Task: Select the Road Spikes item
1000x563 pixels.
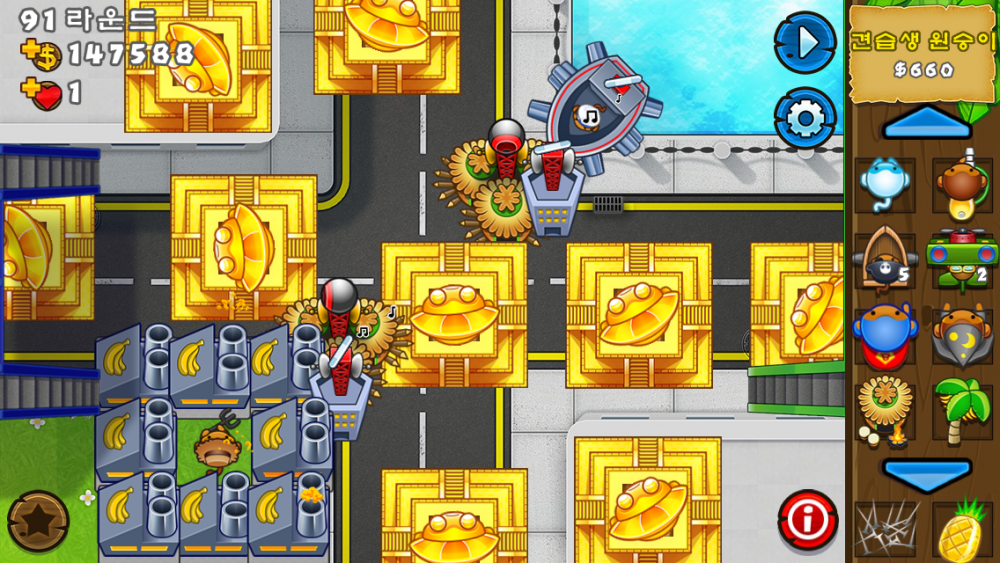Action: [x=884, y=530]
